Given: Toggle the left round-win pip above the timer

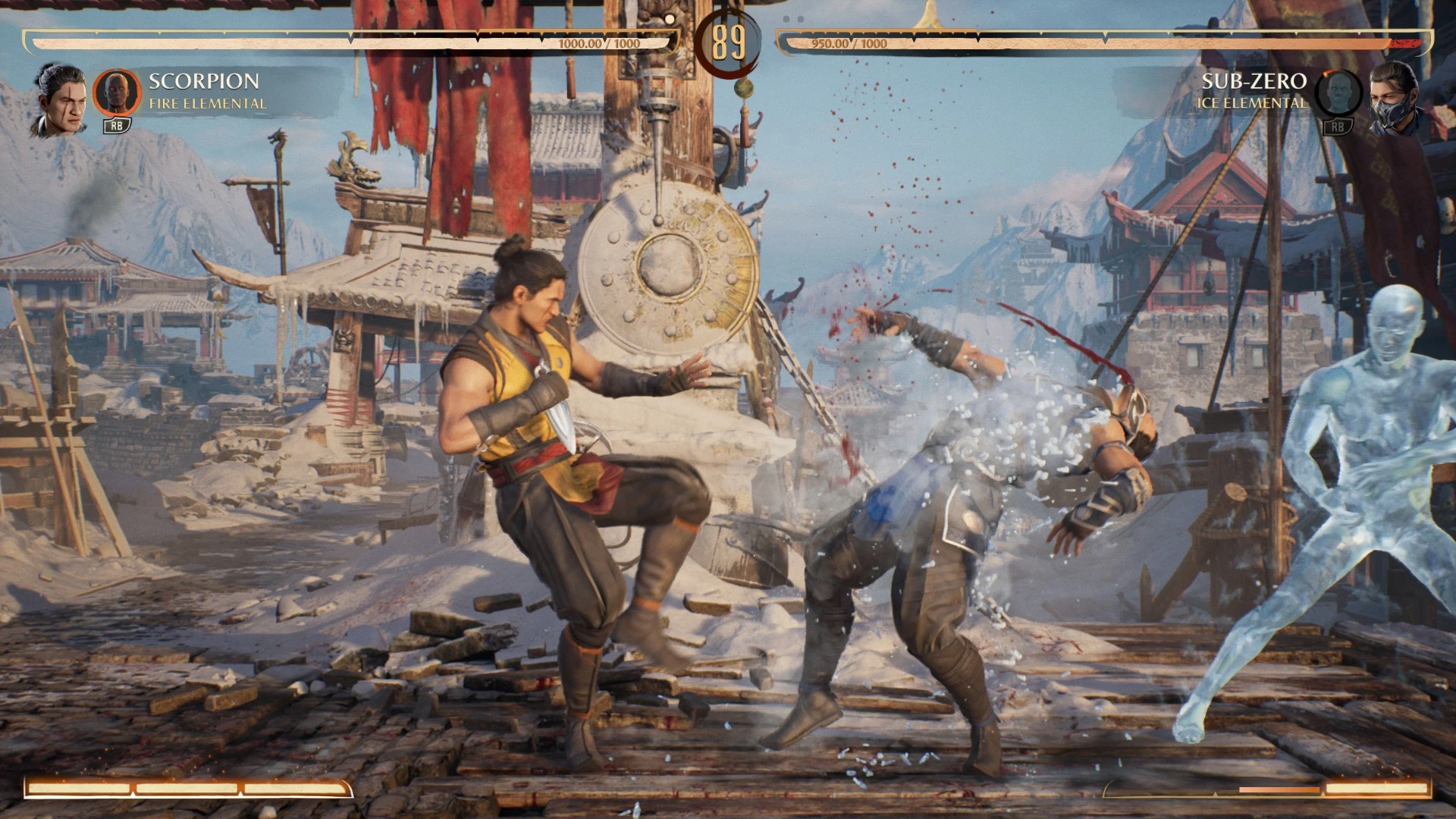Looking at the screenshot, I should [x=670, y=20].
